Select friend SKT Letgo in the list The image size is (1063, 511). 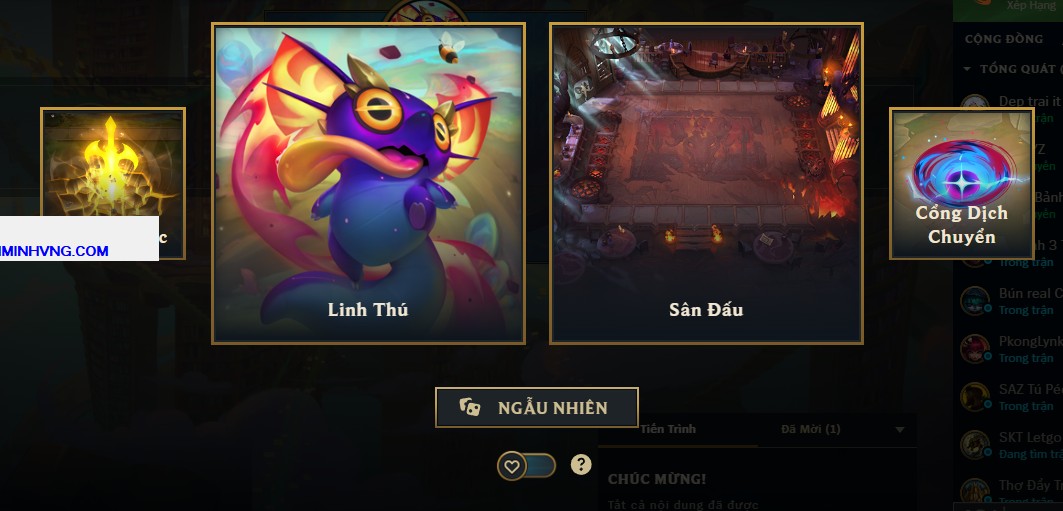click(x=1020, y=444)
